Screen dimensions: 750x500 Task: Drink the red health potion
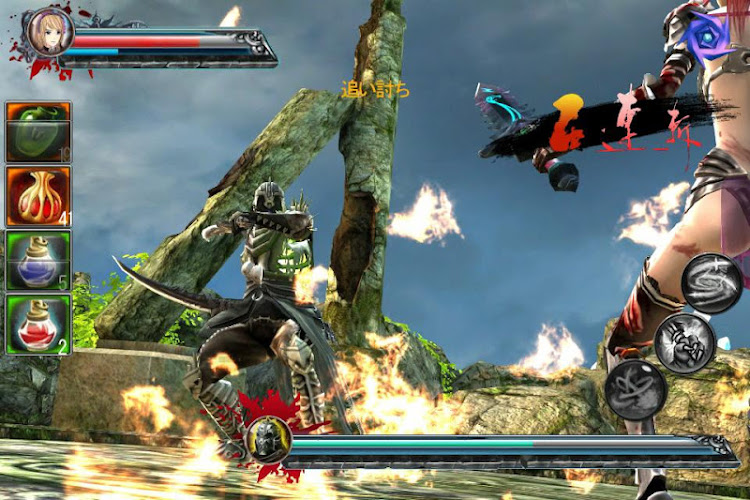[x=38, y=324]
